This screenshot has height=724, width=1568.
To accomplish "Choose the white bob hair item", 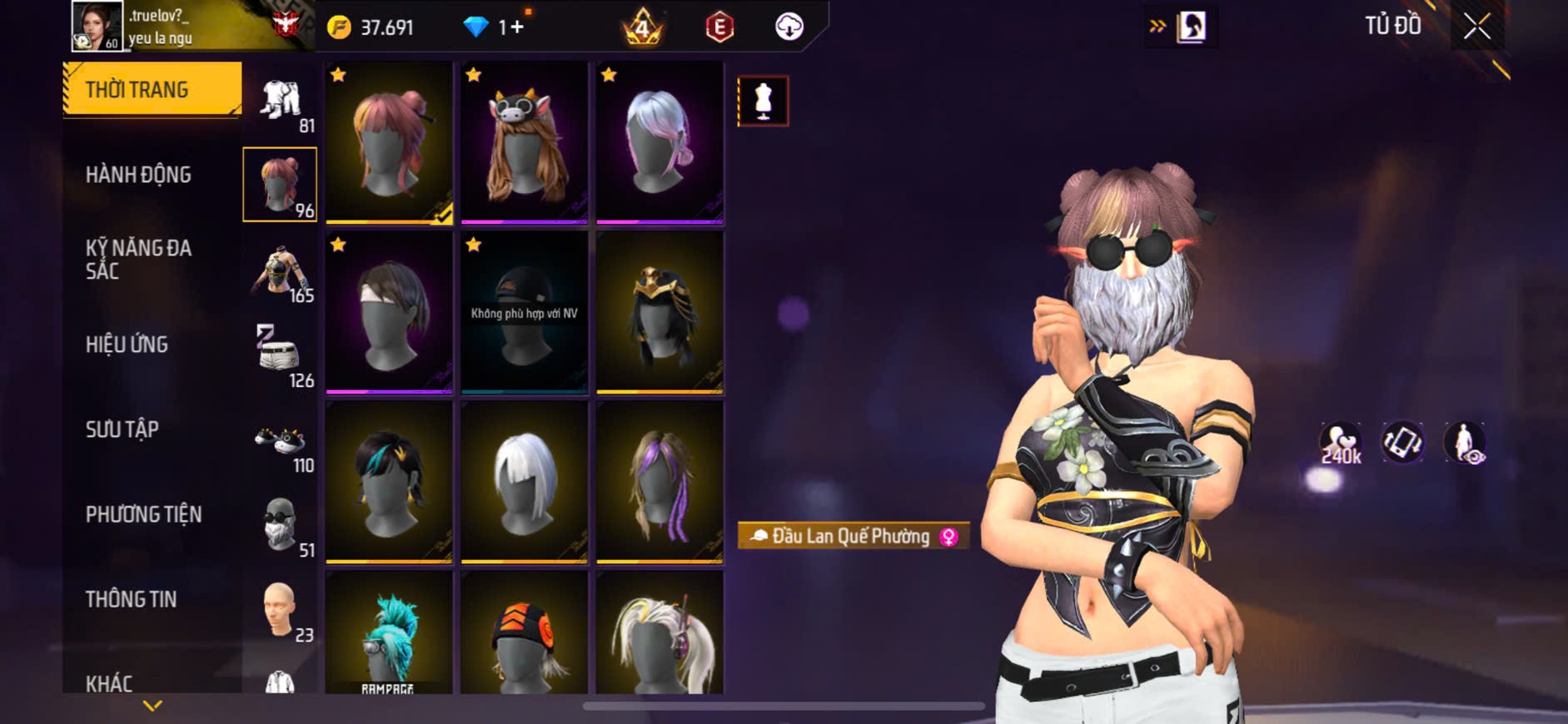I will [525, 482].
